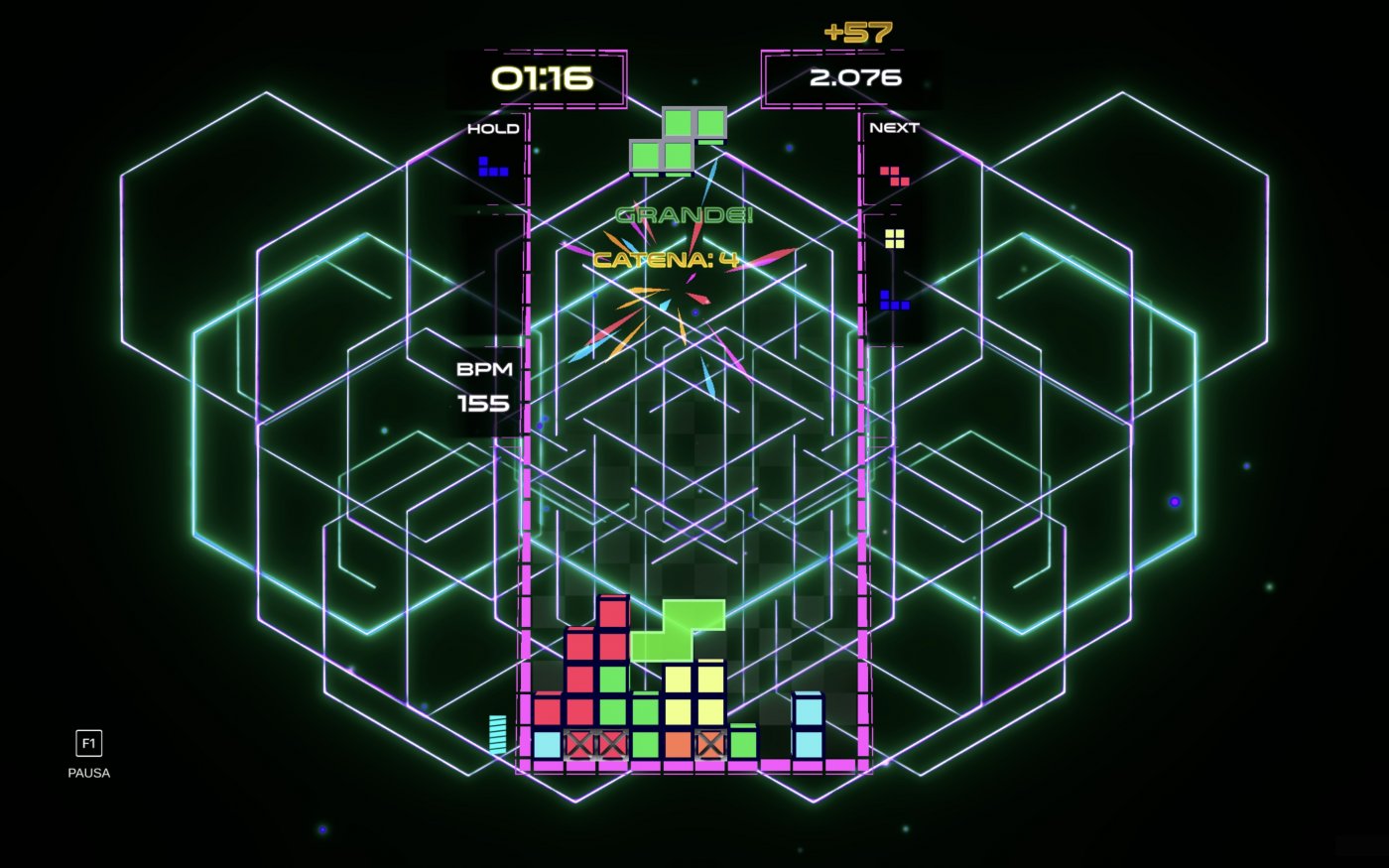Click the X-marked orange block near the bottom row

[x=710, y=742]
